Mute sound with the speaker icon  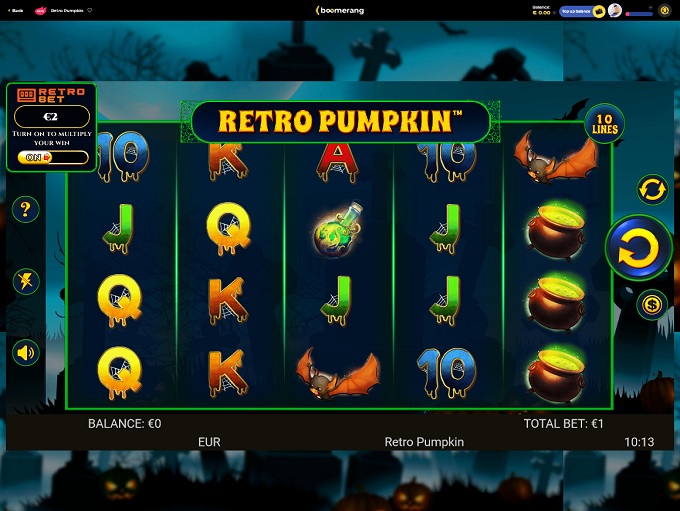click(x=26, y=352)
